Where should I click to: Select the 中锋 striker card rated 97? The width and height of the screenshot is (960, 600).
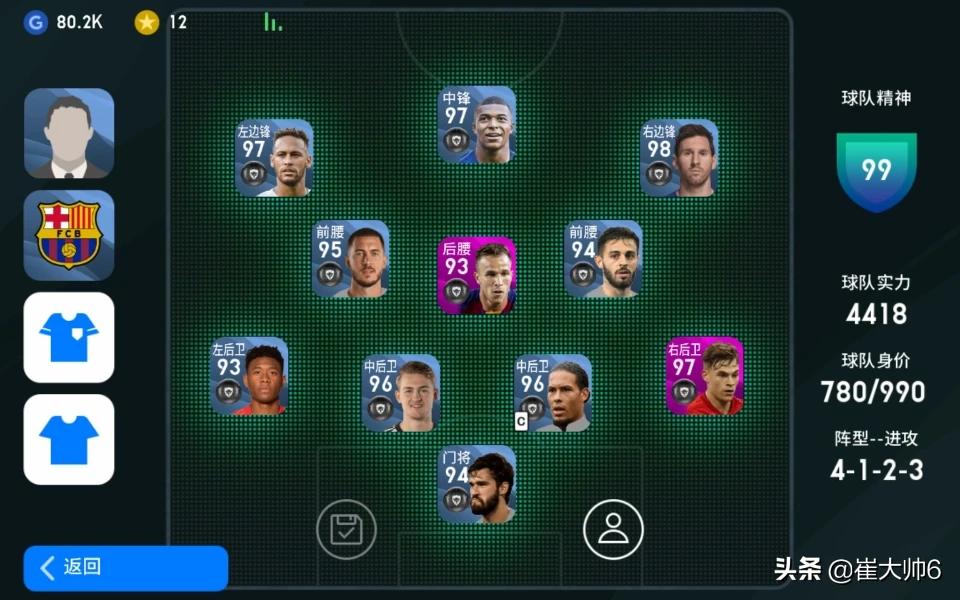tap(477, 125)
